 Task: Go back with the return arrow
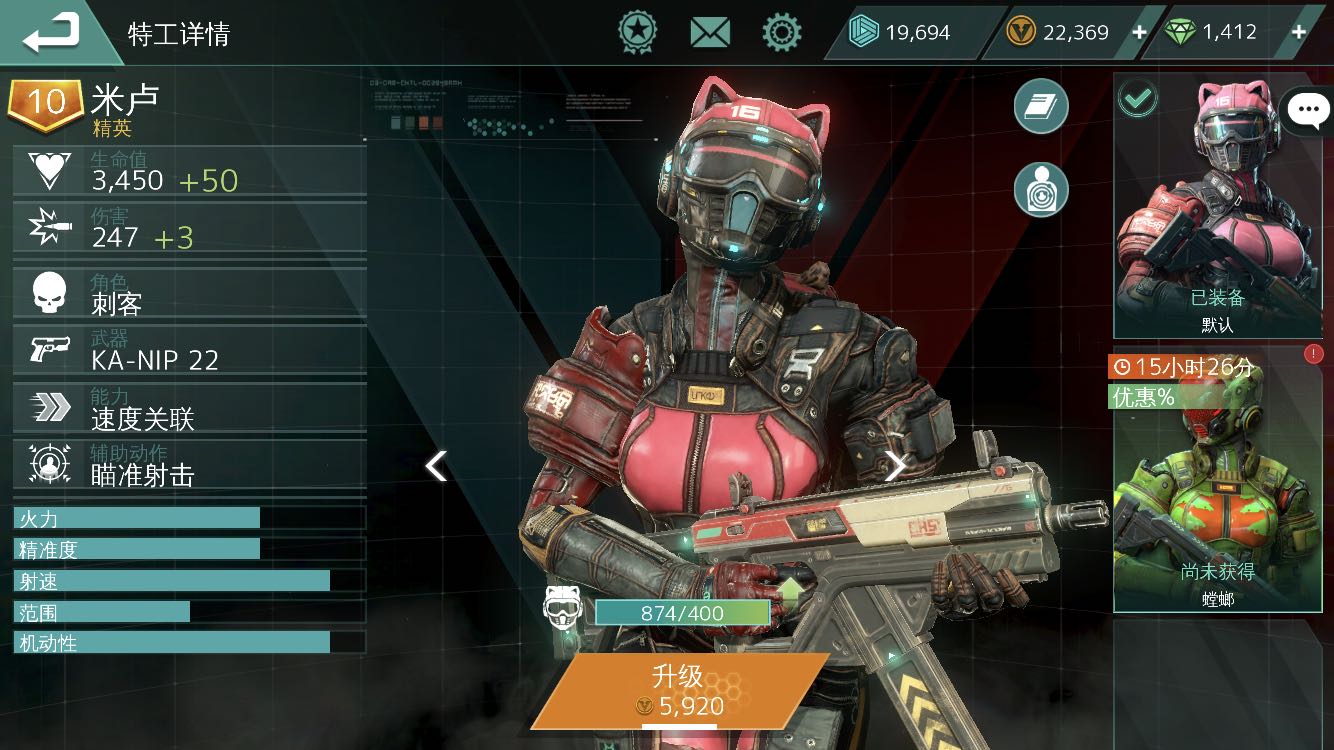point(52,33)
